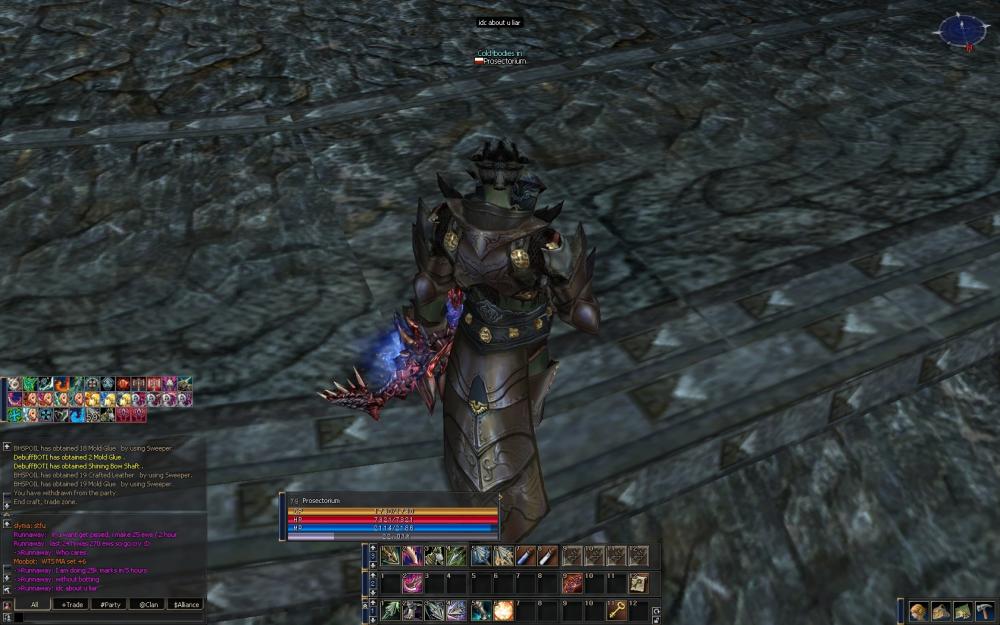This screenshot has height=625, width=1000.
Task: Open the character face icon in menu bar
Action: 919,610
